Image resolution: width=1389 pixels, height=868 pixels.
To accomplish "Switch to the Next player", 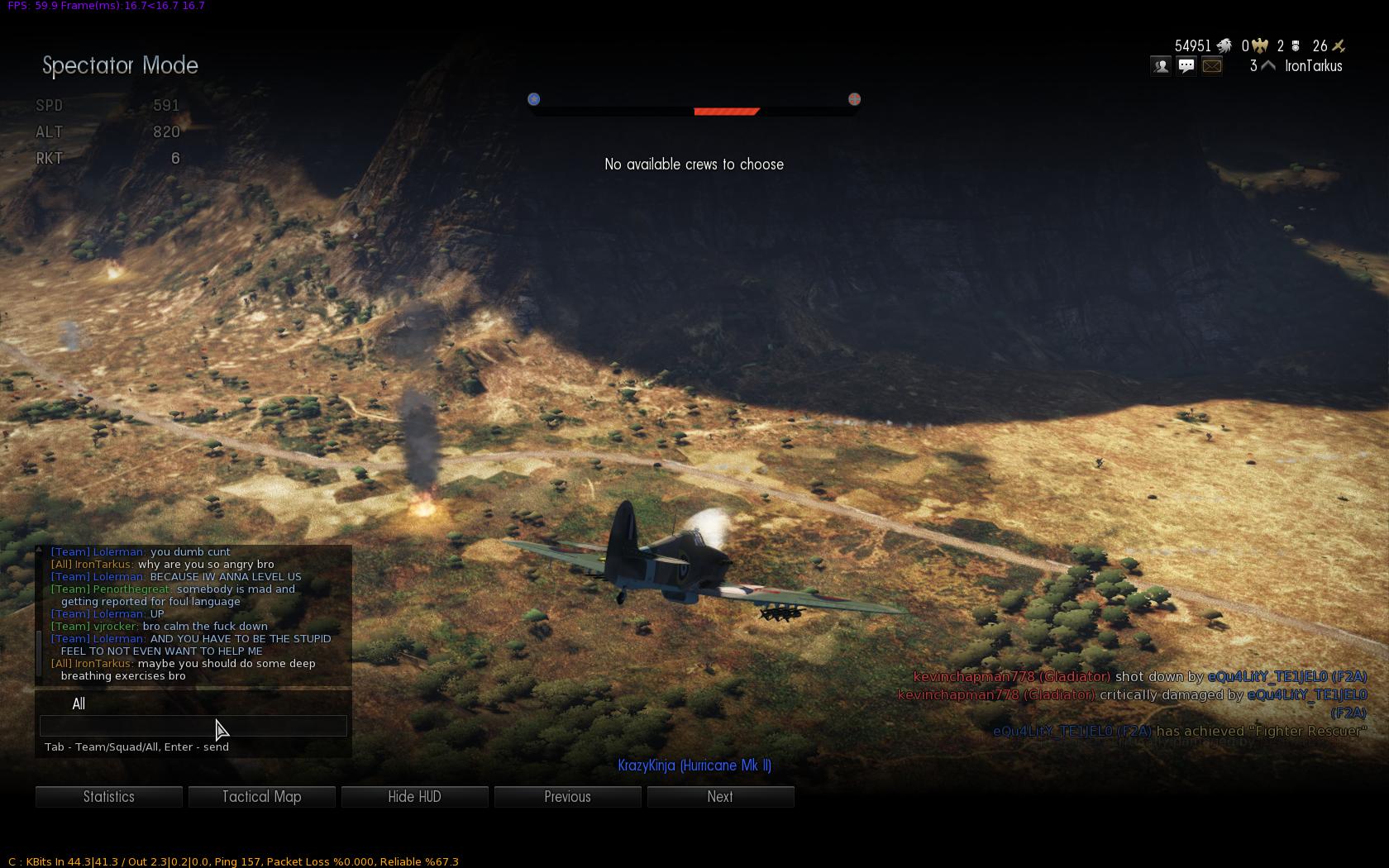I will pyautogui.click(x=720, y=797).
